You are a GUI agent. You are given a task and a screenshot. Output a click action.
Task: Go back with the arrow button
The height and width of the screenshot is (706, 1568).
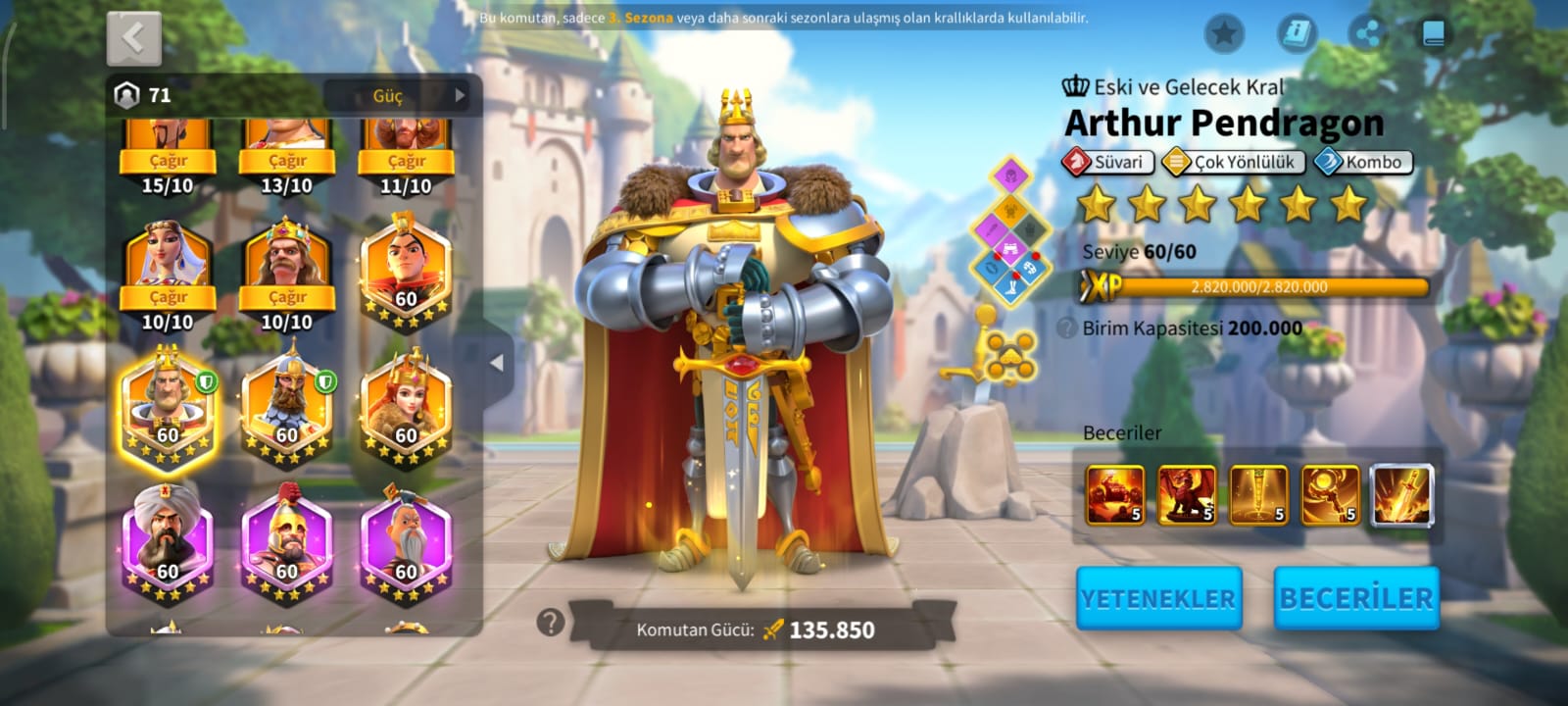click(134, 38)
